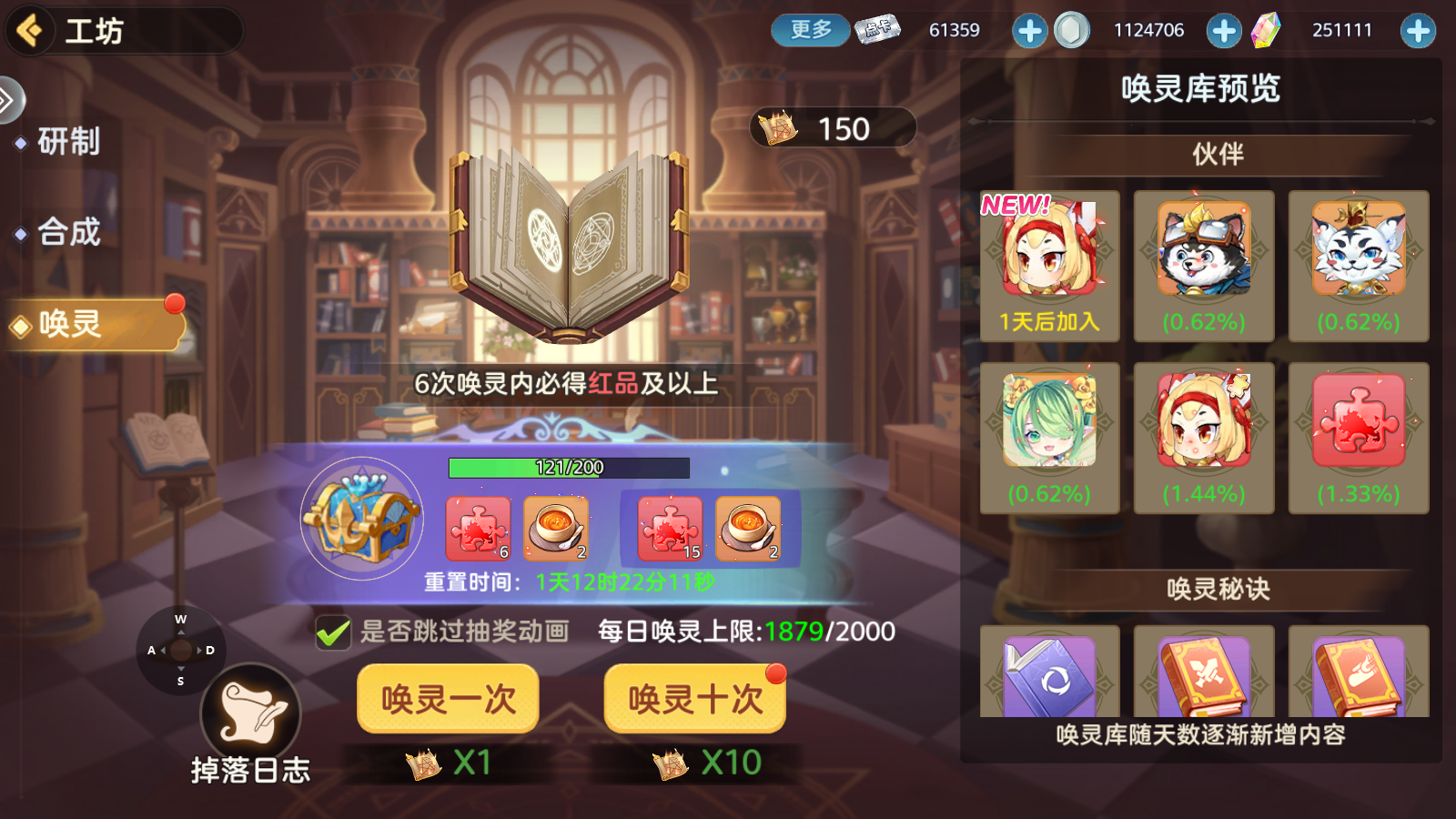The image size is (1456, 819).
Task: Click the 121/200 progress bar
Action: [x=569, y=467]
